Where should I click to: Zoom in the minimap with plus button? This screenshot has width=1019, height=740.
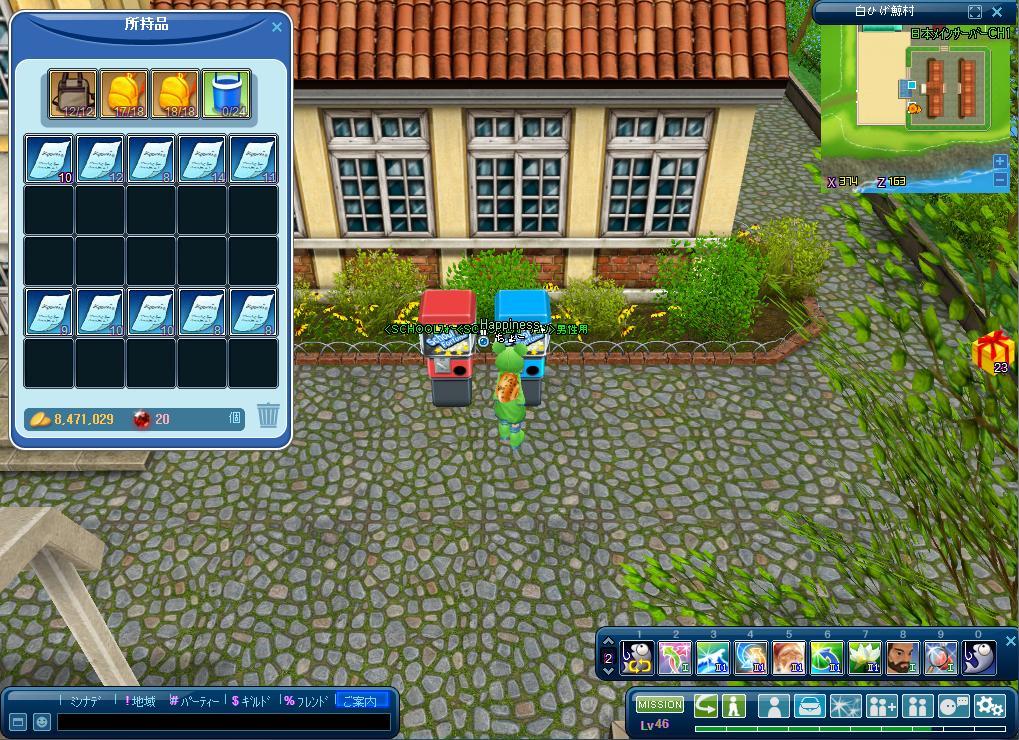pyautogui.click(x=1000, y=162)
